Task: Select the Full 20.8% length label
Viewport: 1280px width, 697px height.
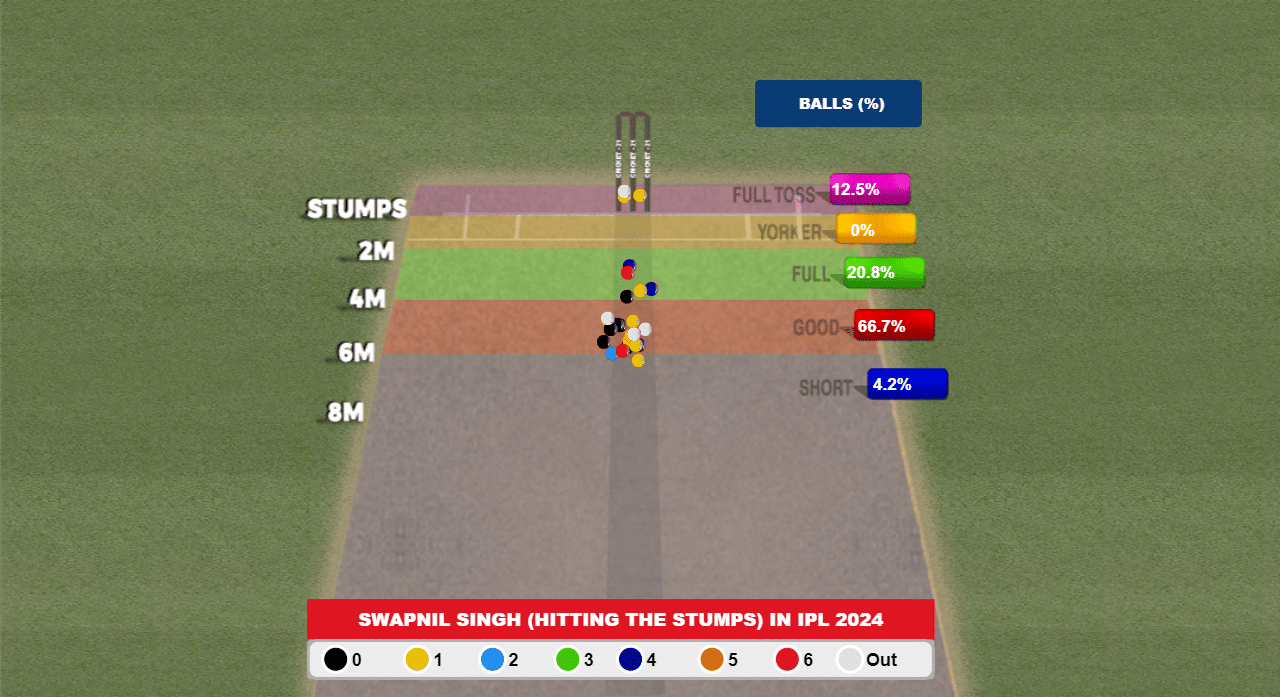Action: pos(883,272)
